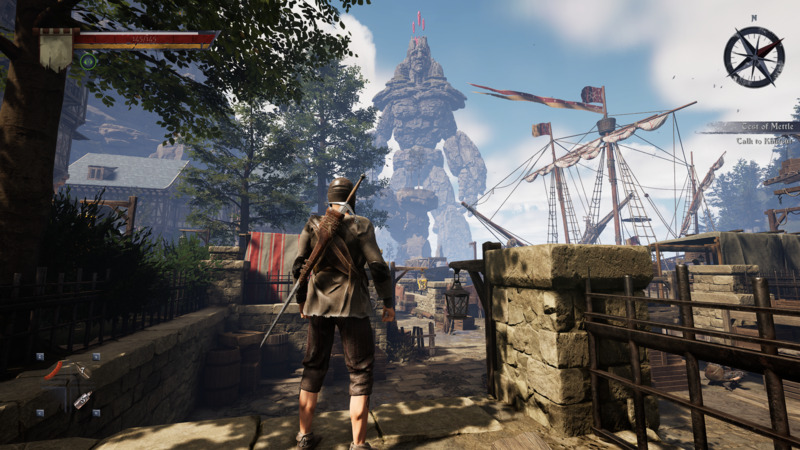Click the compass in the corner
The height and width of the screenshot is (450, 800).
click(x=753, y=56)
